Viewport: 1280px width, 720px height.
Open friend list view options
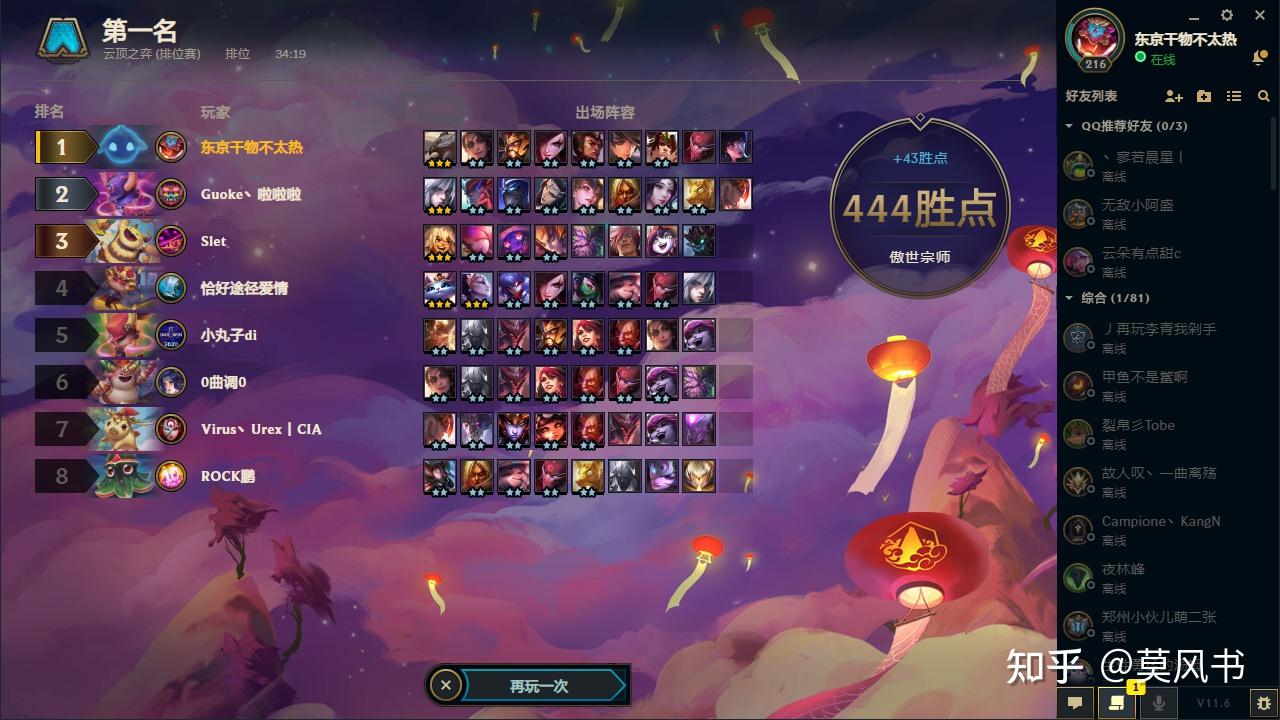coord(1234,96)
